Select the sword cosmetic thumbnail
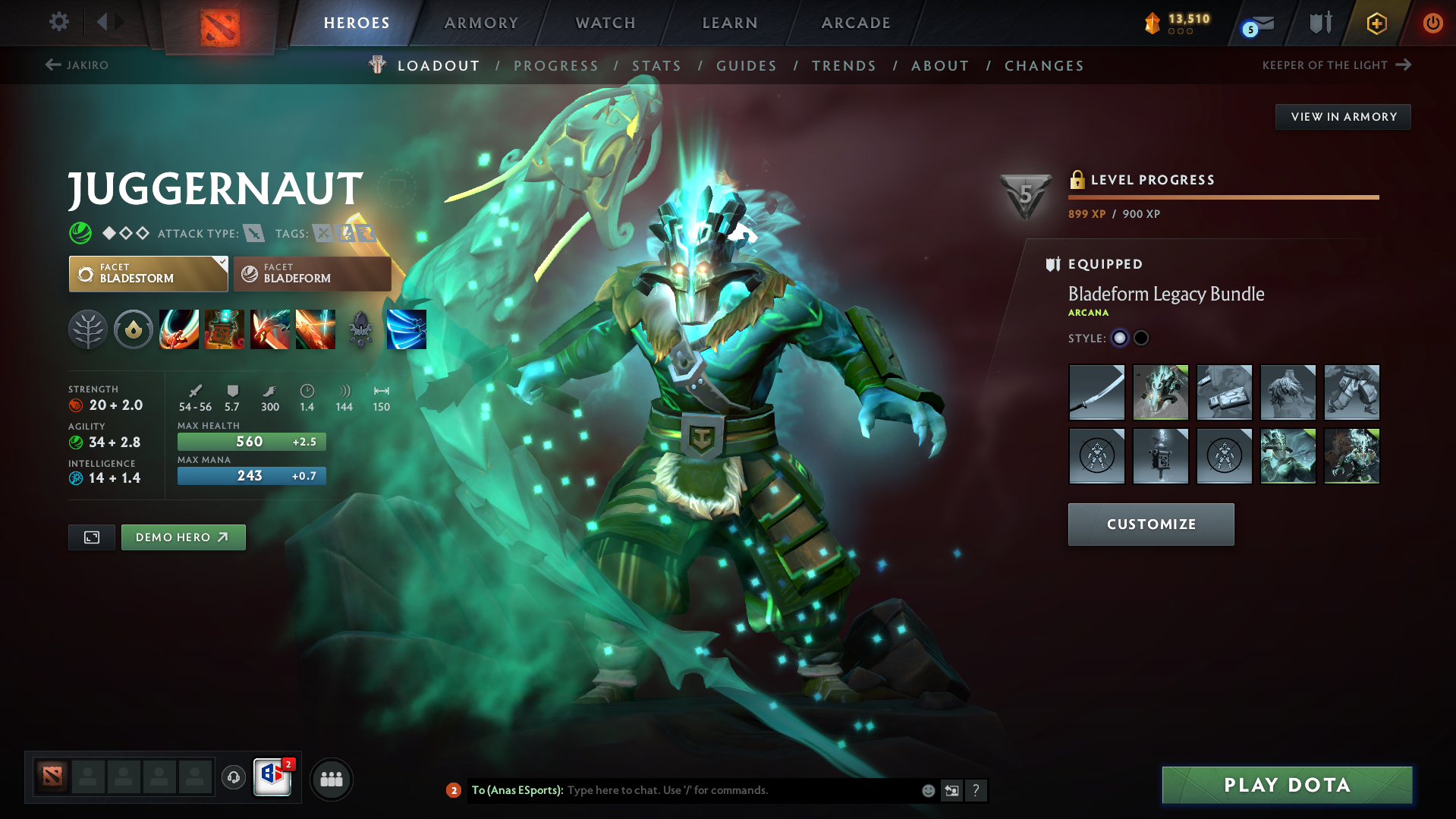The height and width of the screenshot is (819, 1456). (x=1096, y=392)
